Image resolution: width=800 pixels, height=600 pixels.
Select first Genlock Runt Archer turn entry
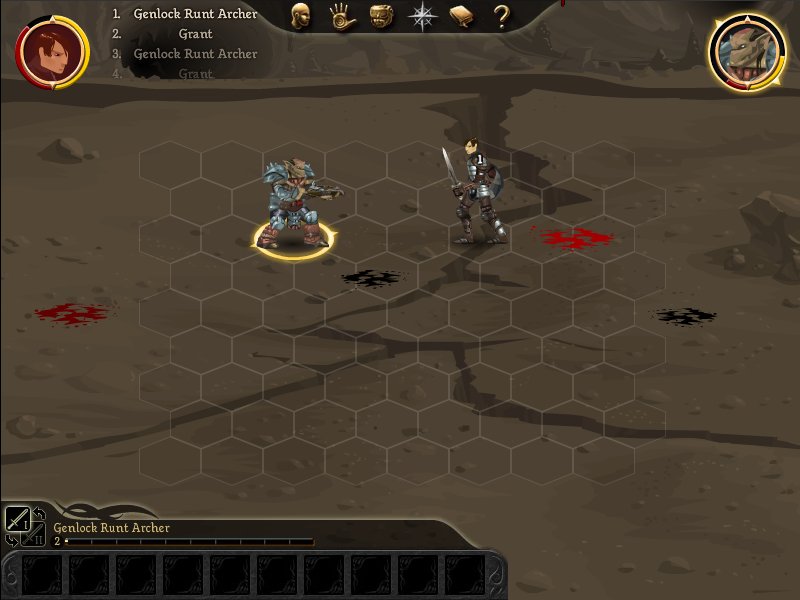(x=195, y=14)
